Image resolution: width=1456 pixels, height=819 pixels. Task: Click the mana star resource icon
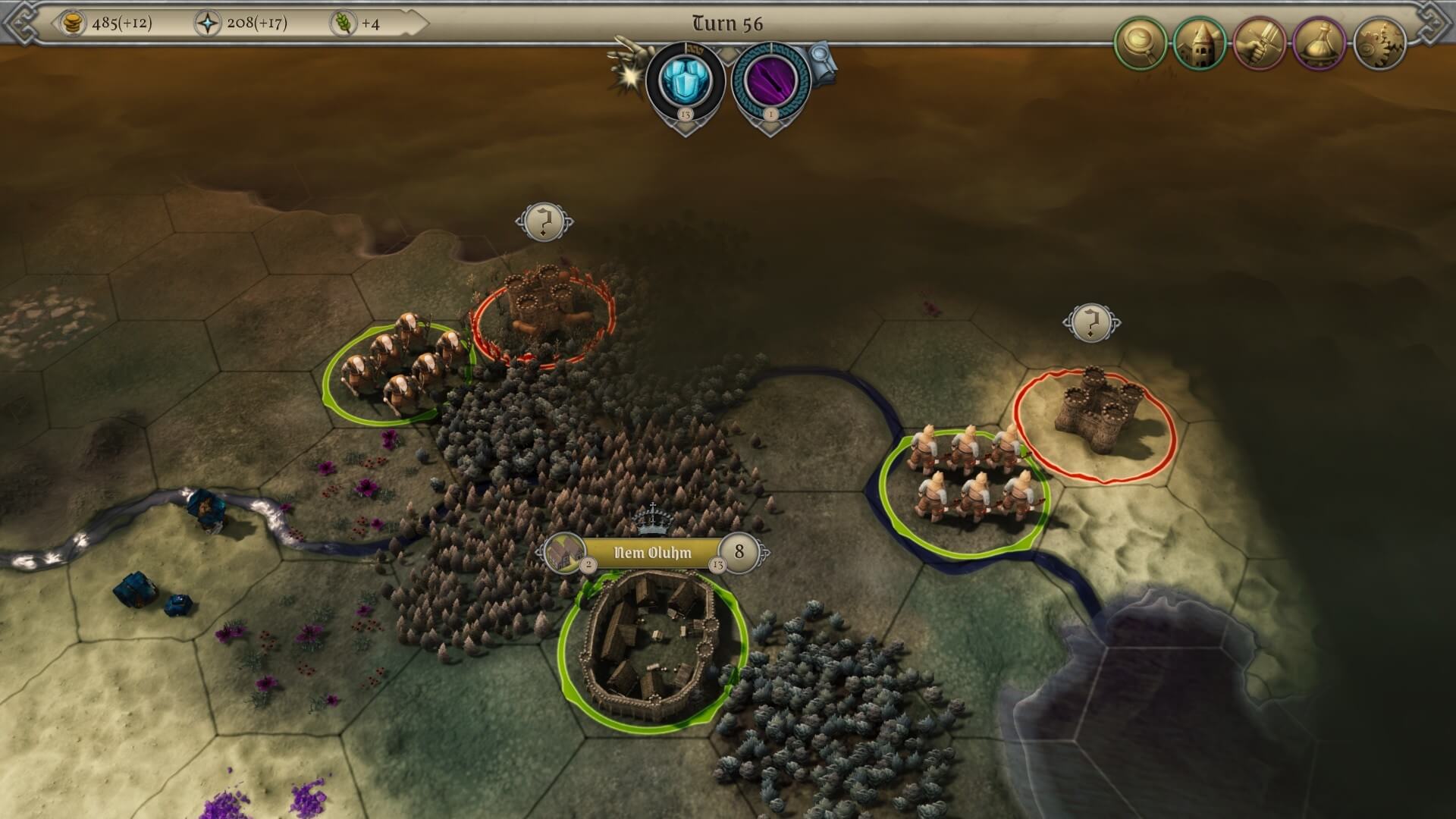tap(207, 23)
